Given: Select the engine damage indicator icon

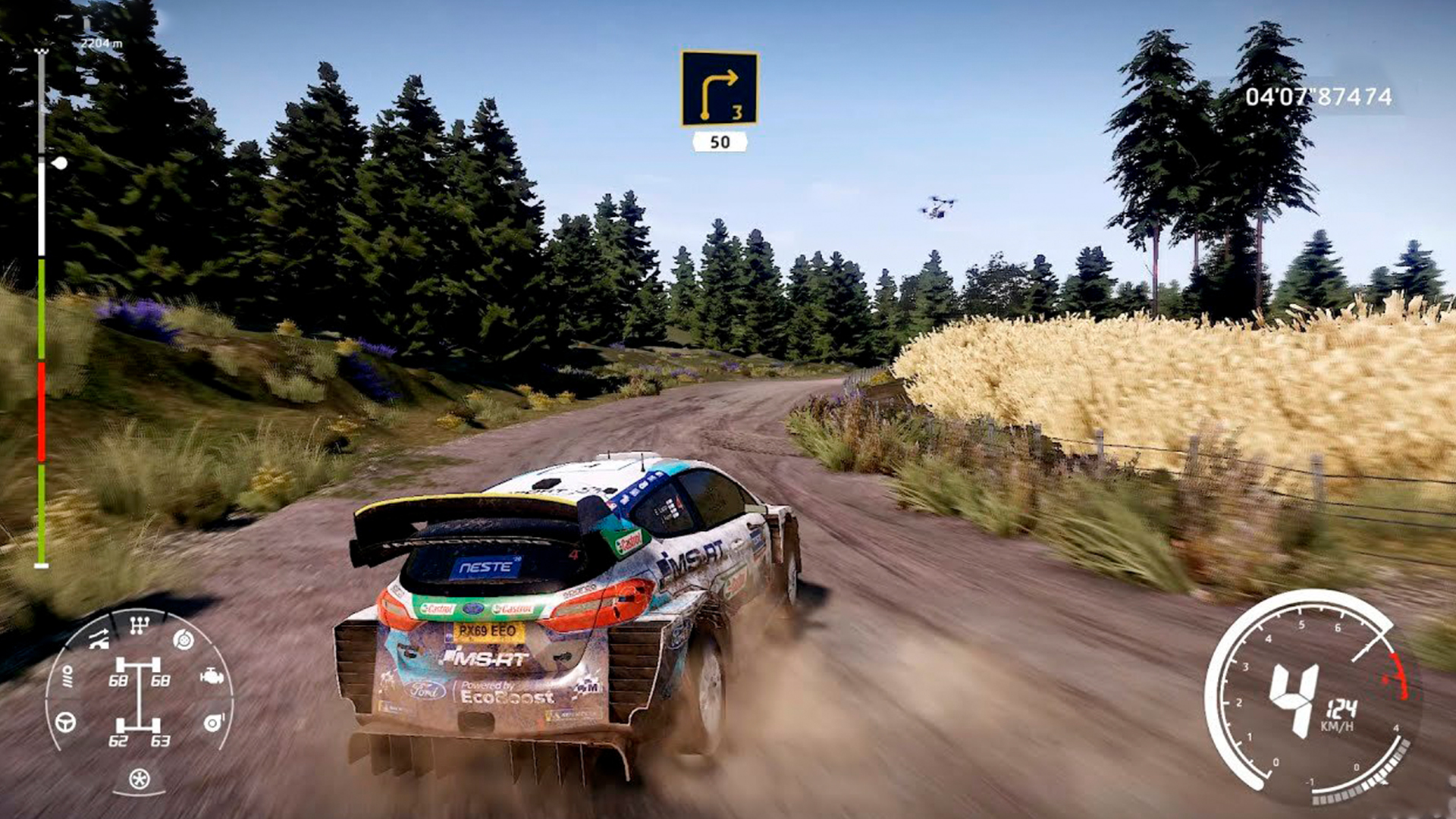Looking at the screenshot, I should click(x=212, y=677).
